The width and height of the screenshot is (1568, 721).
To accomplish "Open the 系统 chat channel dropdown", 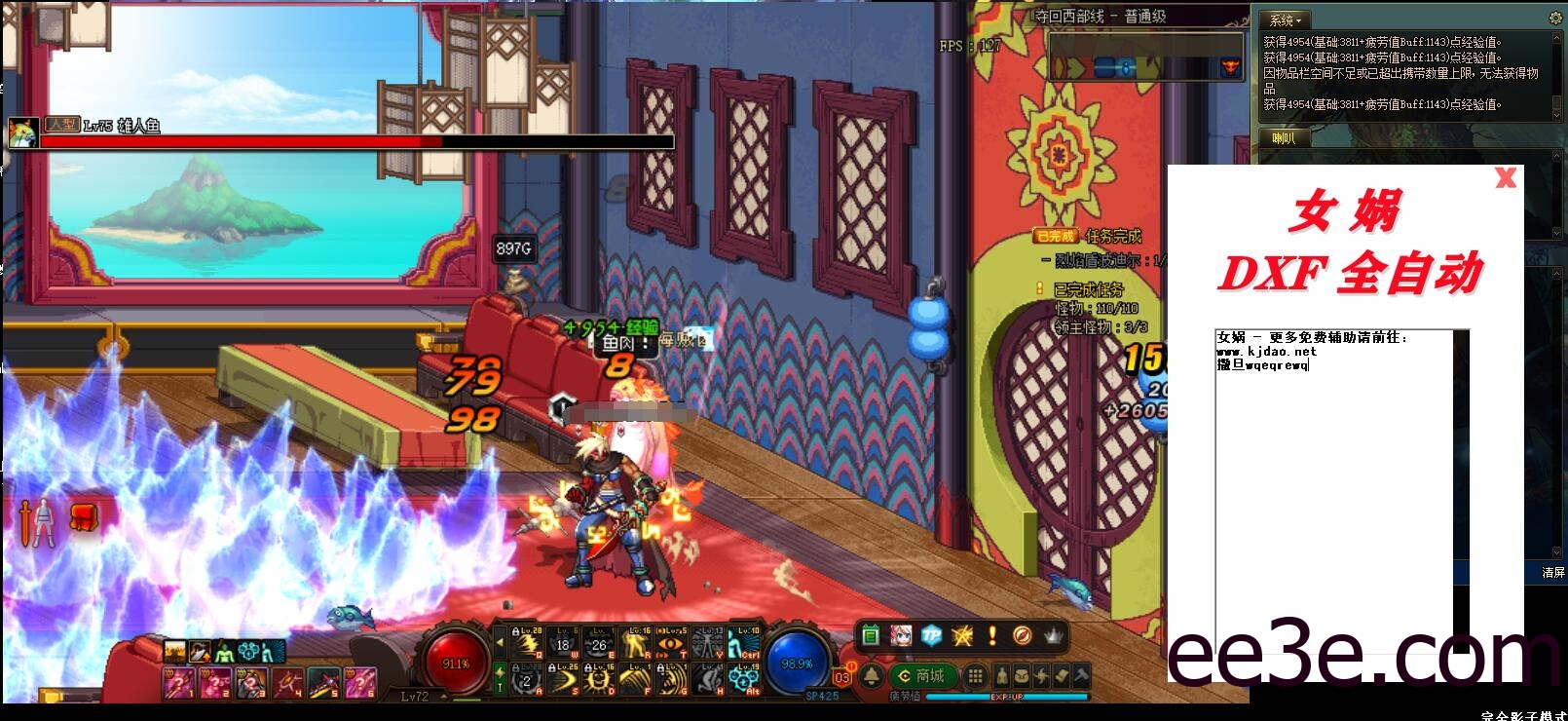I will click(x=1286, y=19).
